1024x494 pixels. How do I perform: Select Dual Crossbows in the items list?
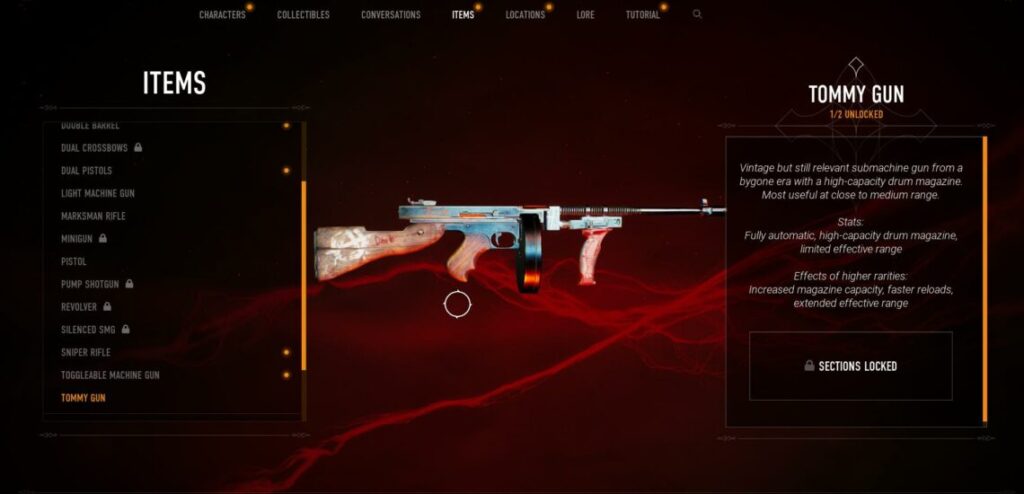pos(96,148)
